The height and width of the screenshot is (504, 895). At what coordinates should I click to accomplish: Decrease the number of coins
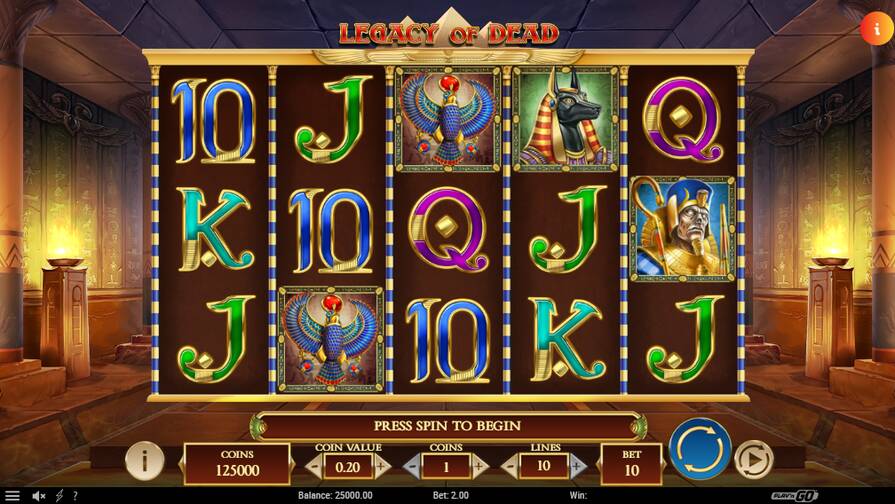[x=412, y=466]
